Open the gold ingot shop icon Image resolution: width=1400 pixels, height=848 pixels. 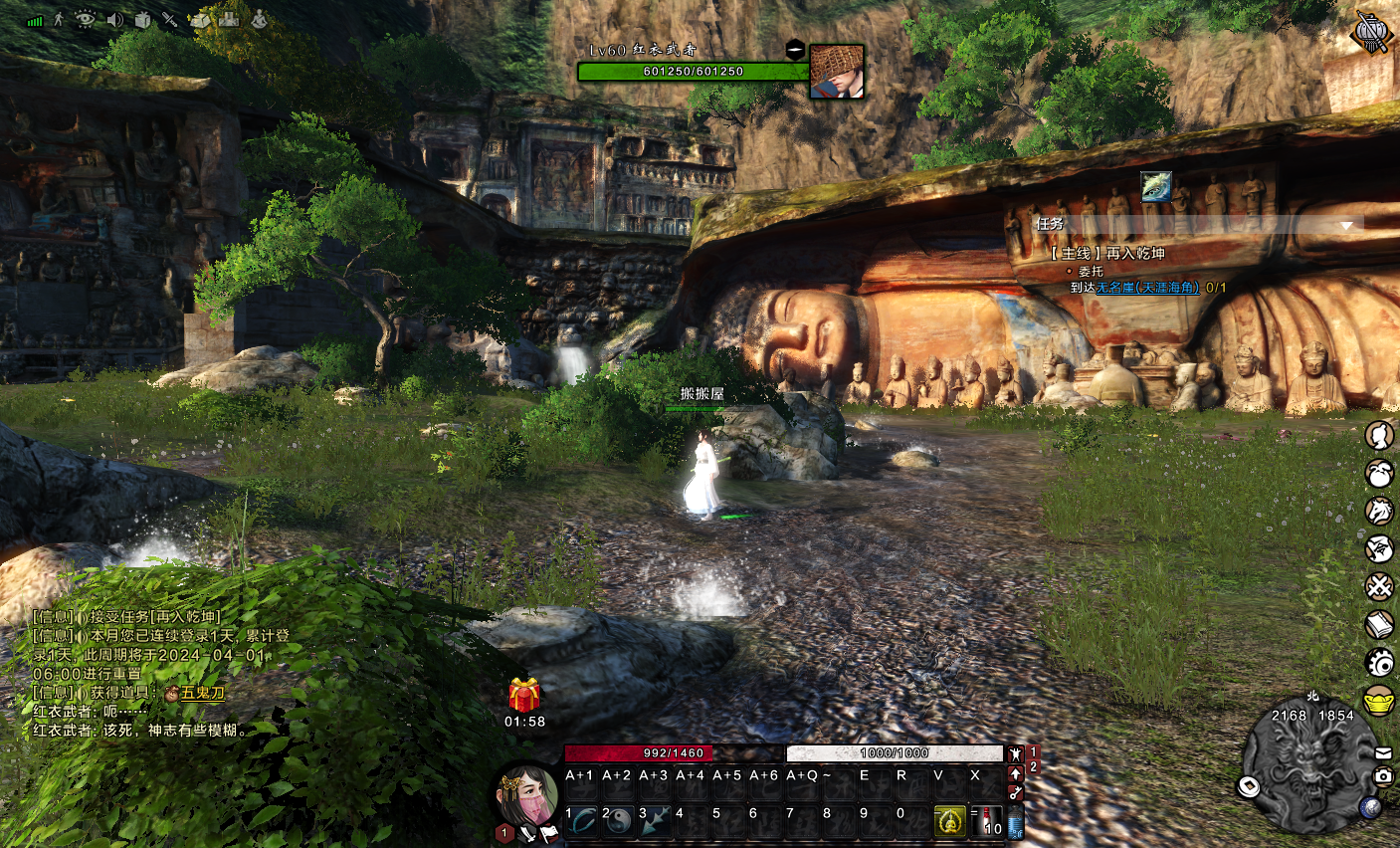(1378, 700)
